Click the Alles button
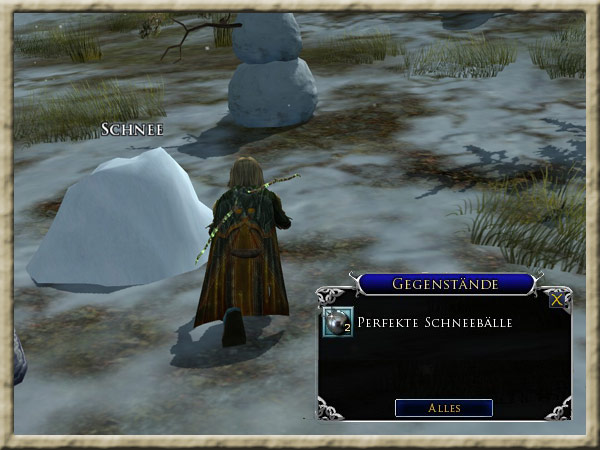The width and height of the screenshot is (600, 450). pyautogui.click(x=444, y=408)
